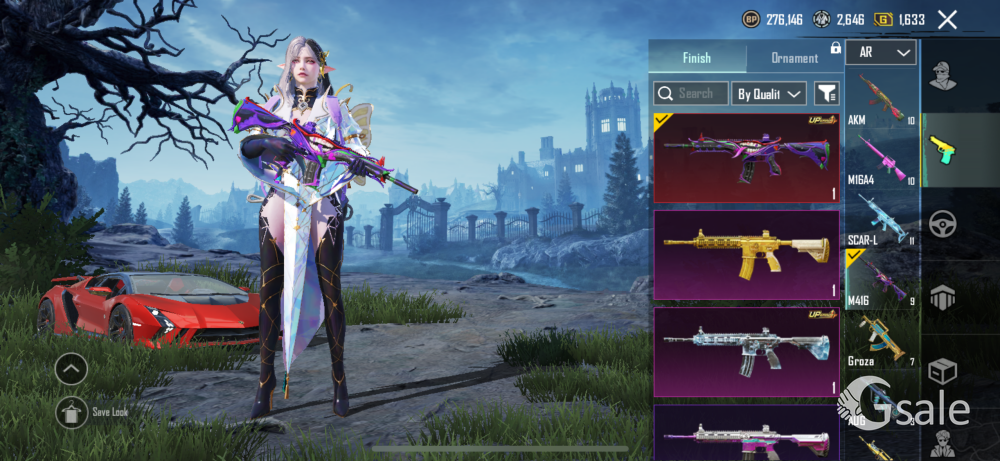Image resolution: width=1000 pixels, height=461 pixels.
Task: Open the locked Ornament tab
Action: pos(795,58)
